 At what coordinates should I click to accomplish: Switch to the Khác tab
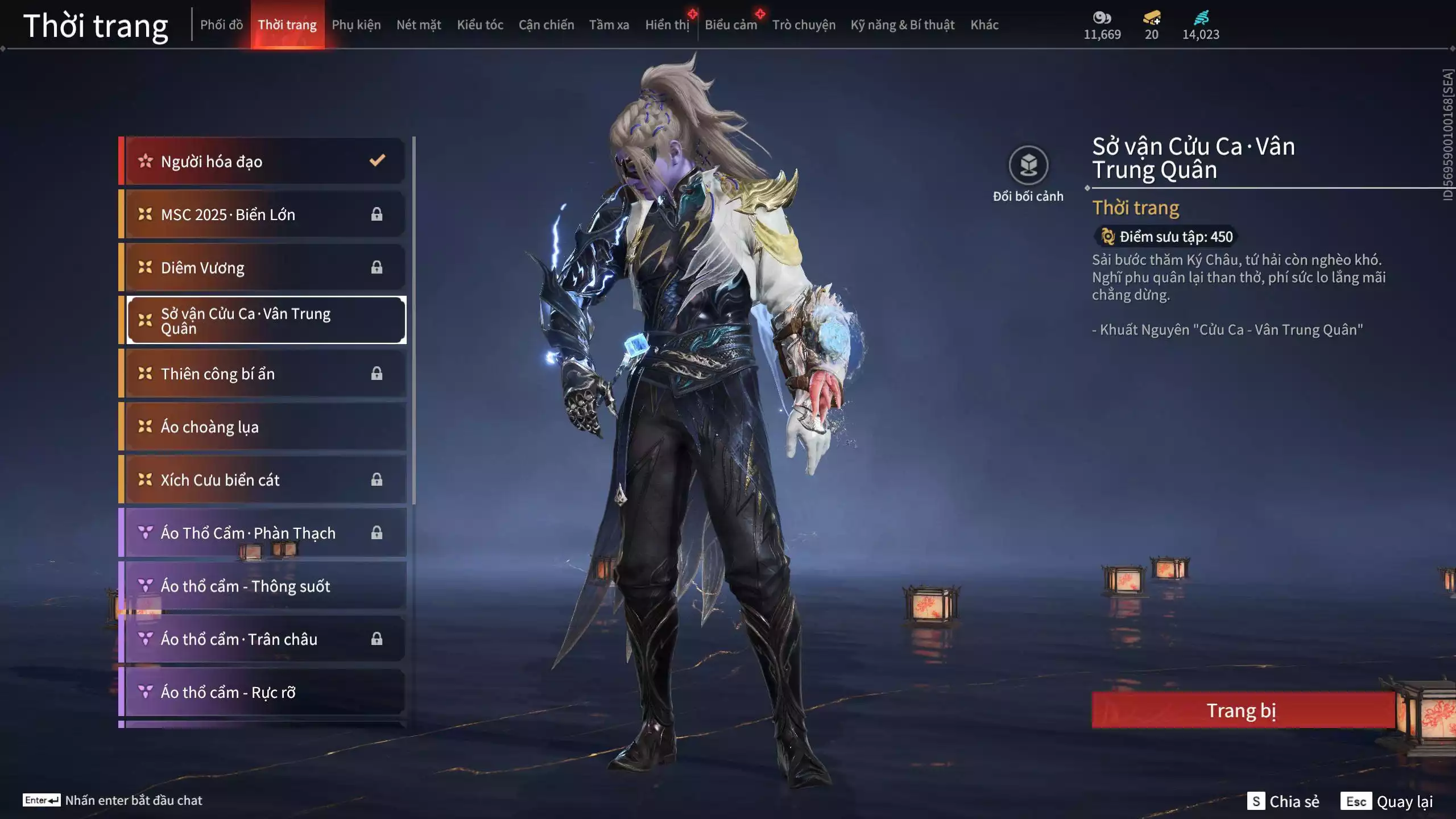pos(984,25)
